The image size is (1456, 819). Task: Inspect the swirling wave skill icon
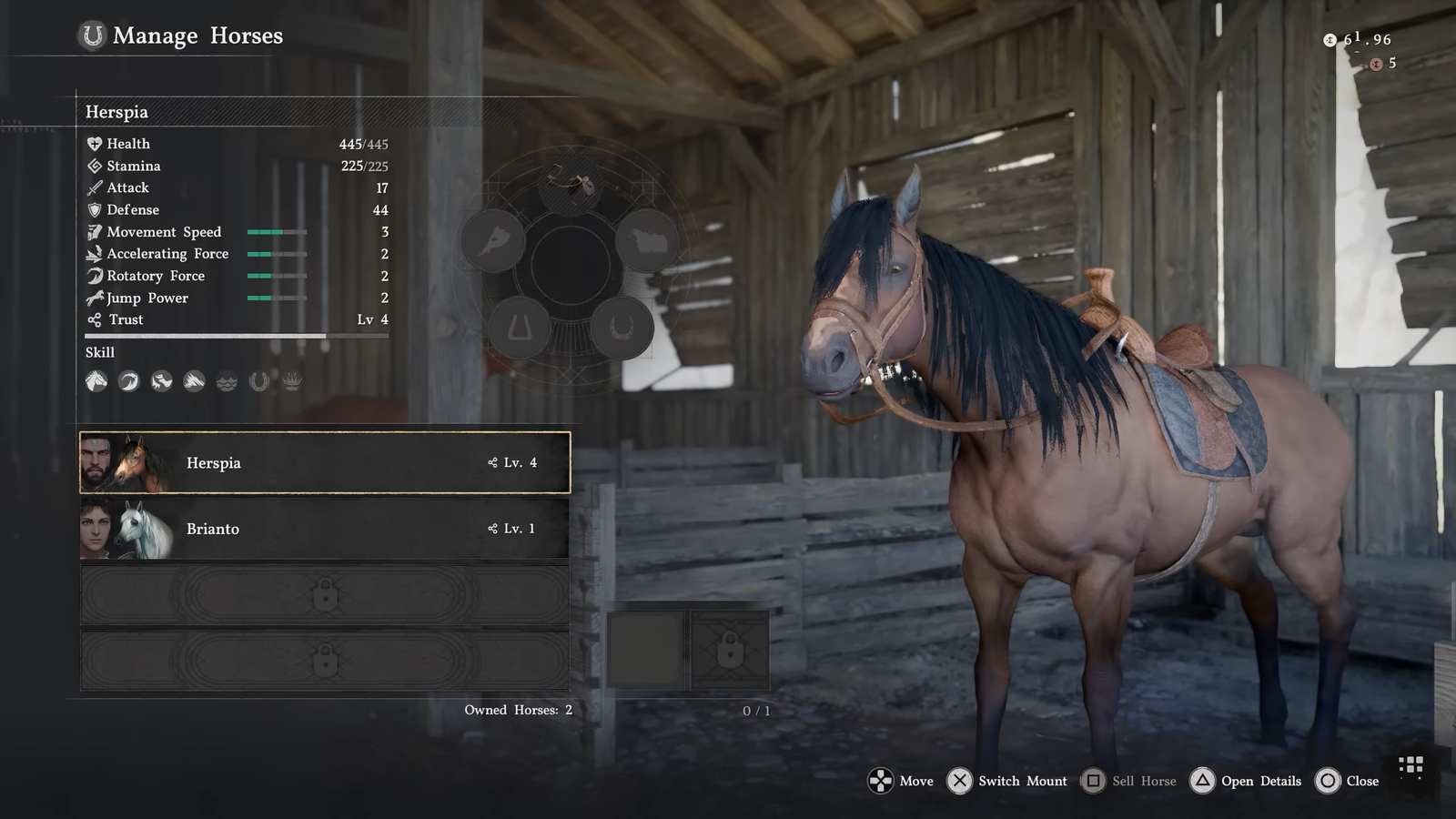128,381
